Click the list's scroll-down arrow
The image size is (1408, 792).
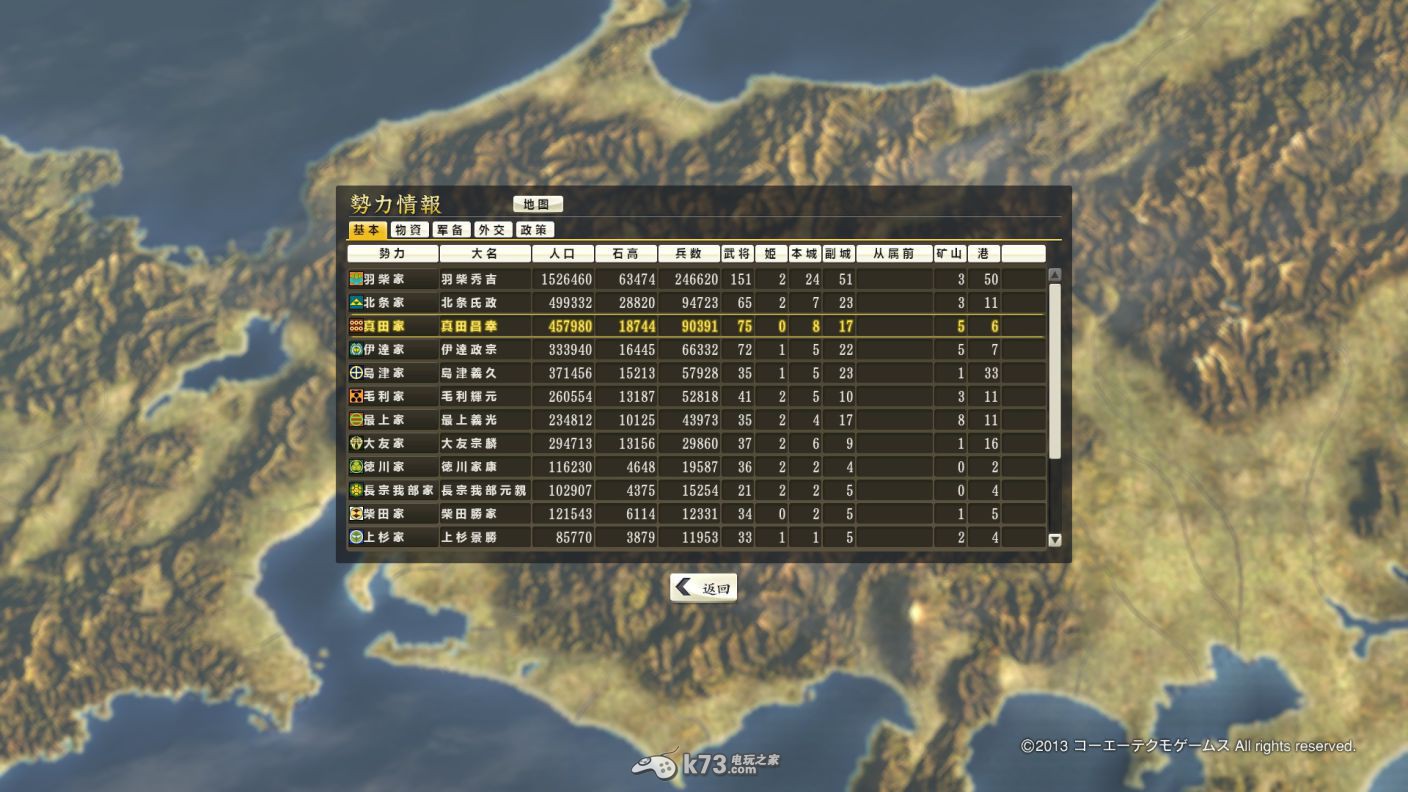[x=1054, y=540]
